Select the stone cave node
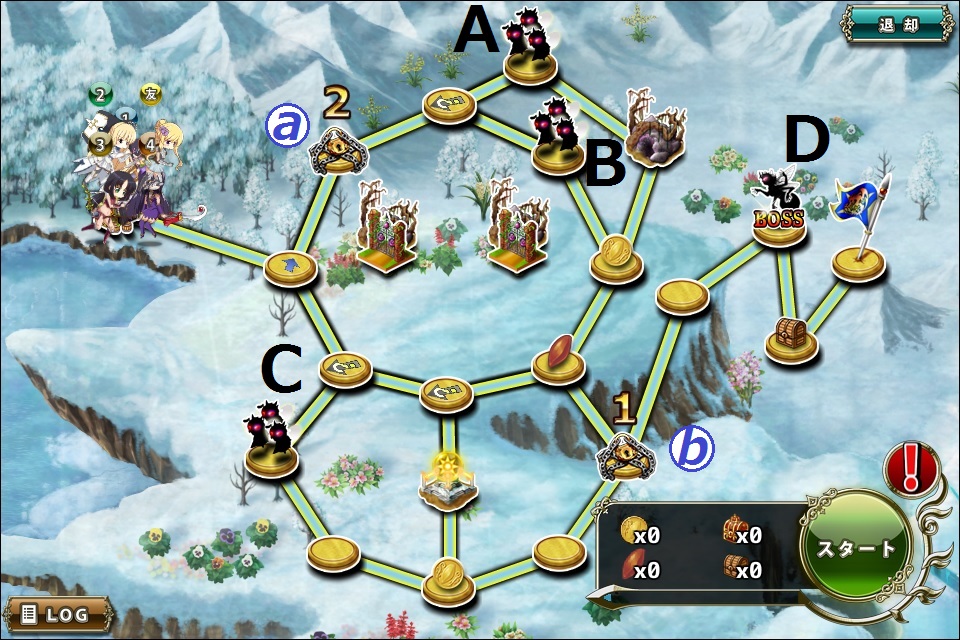 click(x=656, y=133)
